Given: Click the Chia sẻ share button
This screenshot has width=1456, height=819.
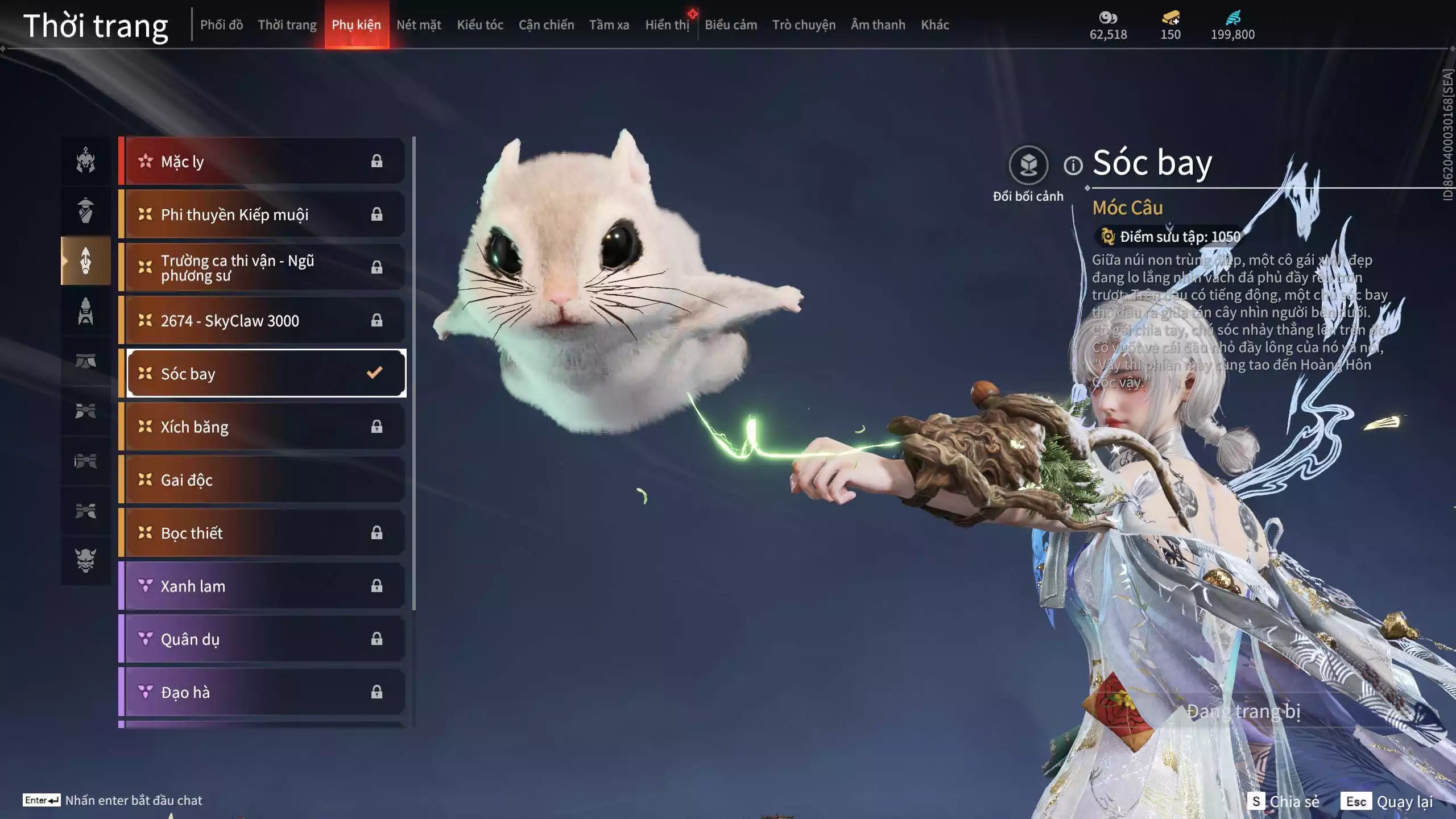Looking at the screenshot, I should [x=1284, y=801].
